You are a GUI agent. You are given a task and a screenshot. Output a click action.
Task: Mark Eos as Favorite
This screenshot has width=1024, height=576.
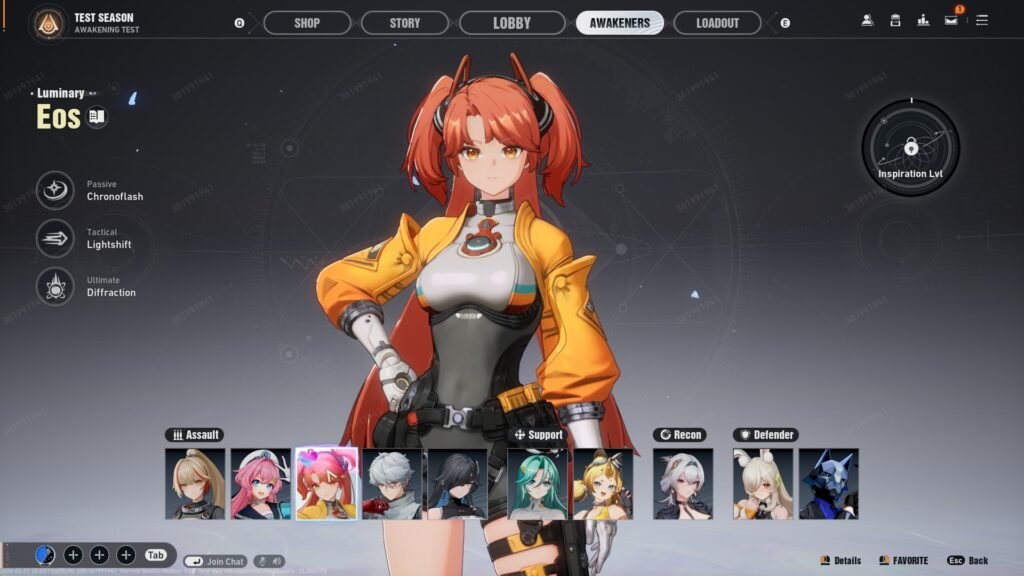click(x=903, y=561)
